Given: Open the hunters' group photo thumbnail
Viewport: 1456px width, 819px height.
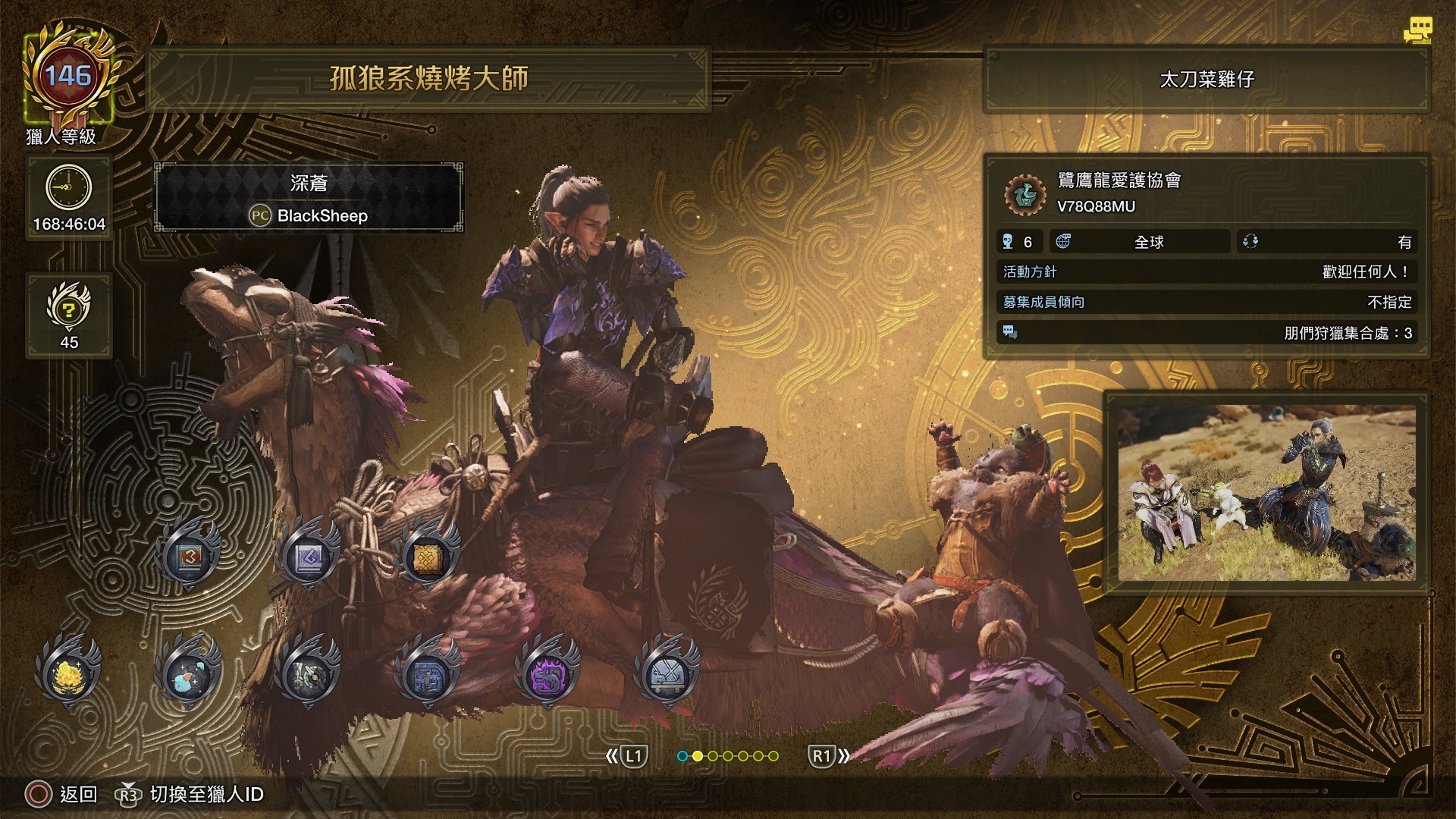Looking at the screenshot, I should click(x=1266, y=493).
